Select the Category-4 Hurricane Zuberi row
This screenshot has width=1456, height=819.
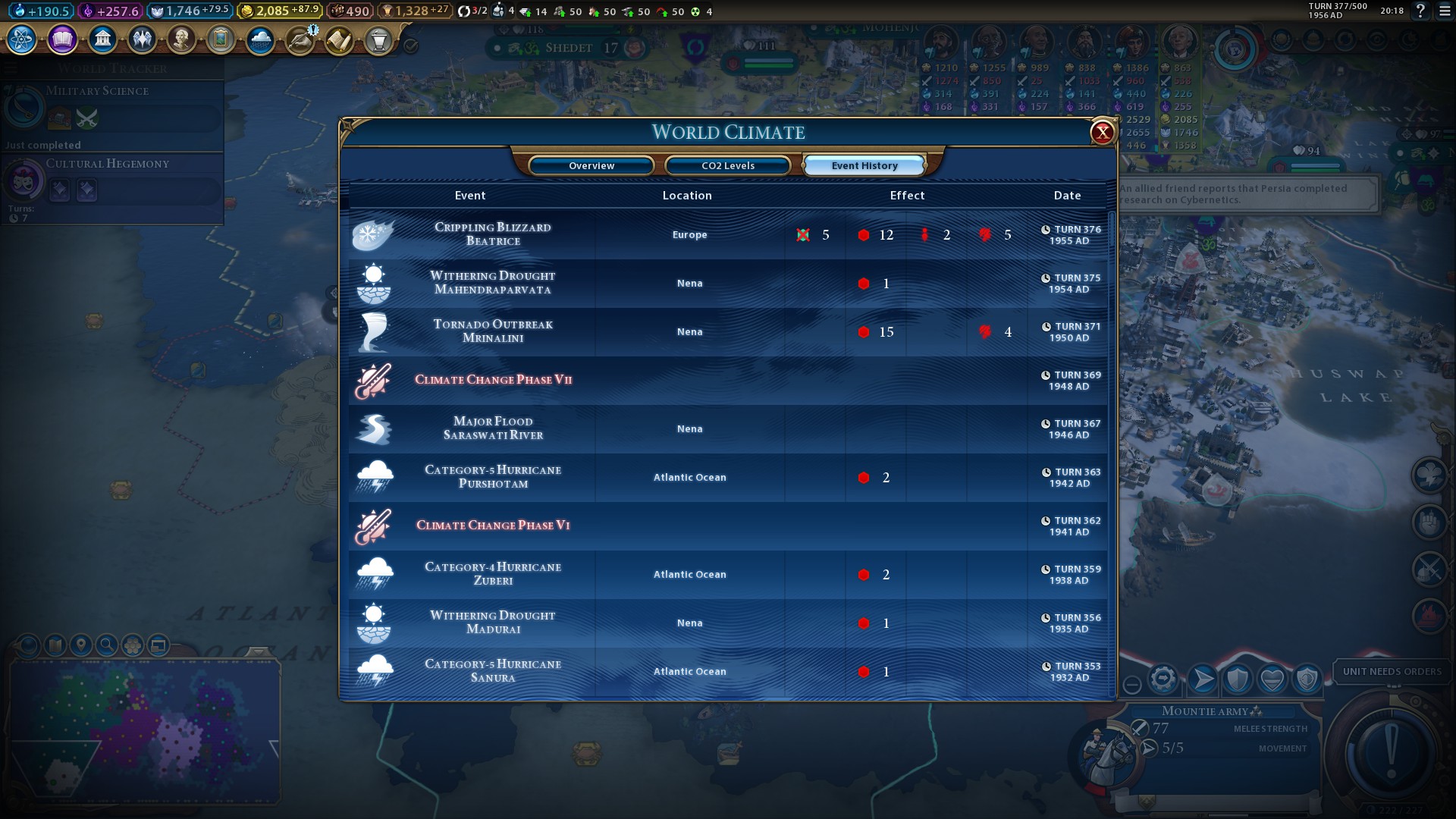(x=493, y=574)
